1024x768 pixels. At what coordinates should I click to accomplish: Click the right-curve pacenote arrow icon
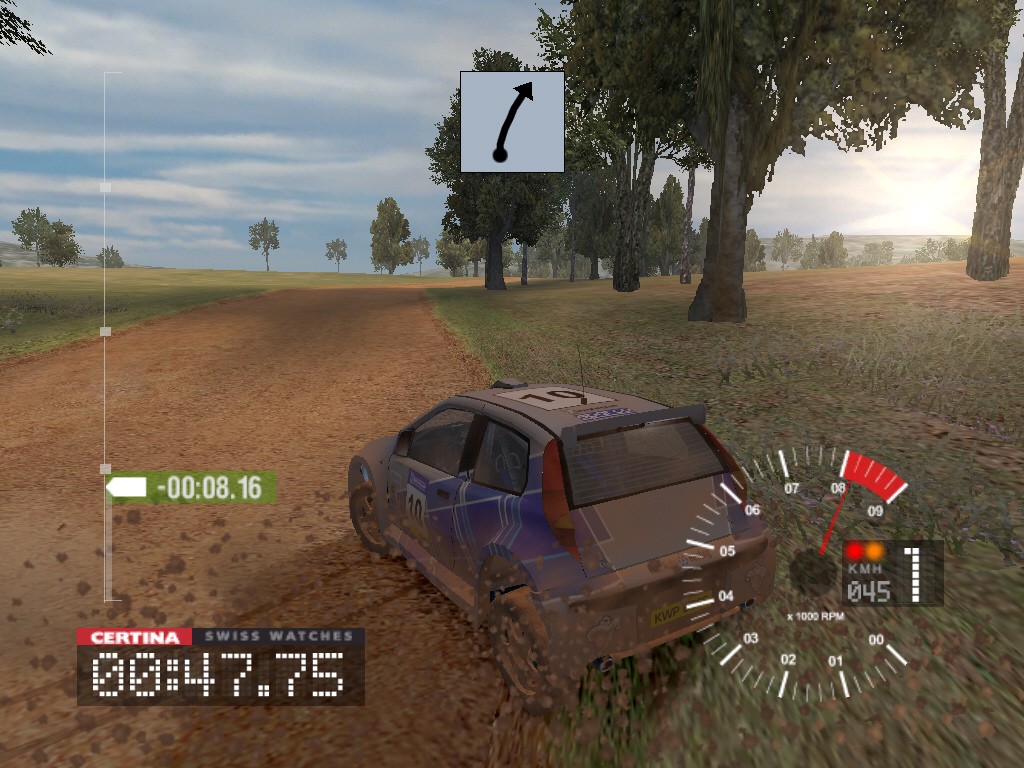pyautogui.click(x=512, y=121)
